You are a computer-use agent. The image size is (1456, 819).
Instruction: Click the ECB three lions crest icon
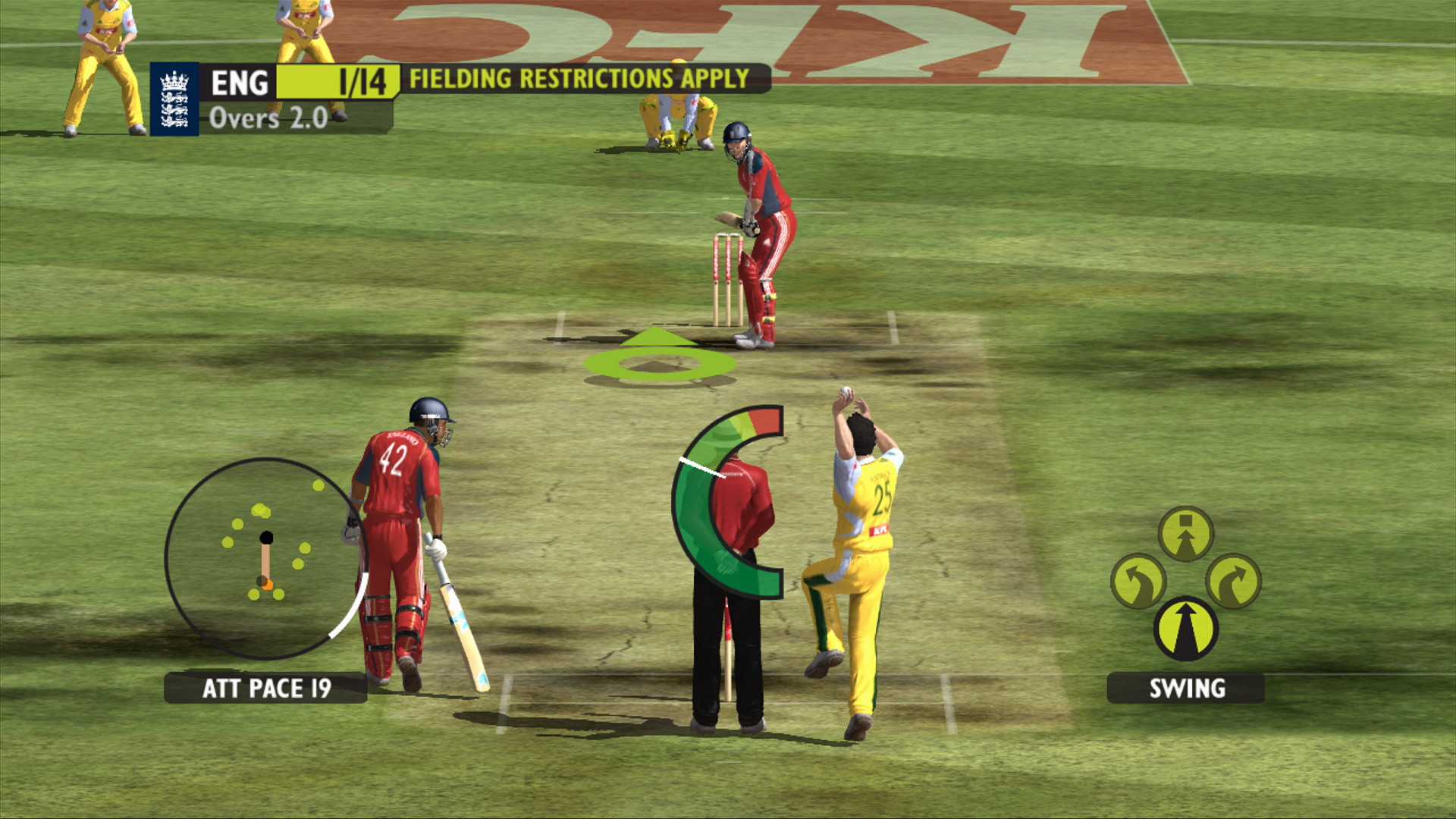(173, 99)
